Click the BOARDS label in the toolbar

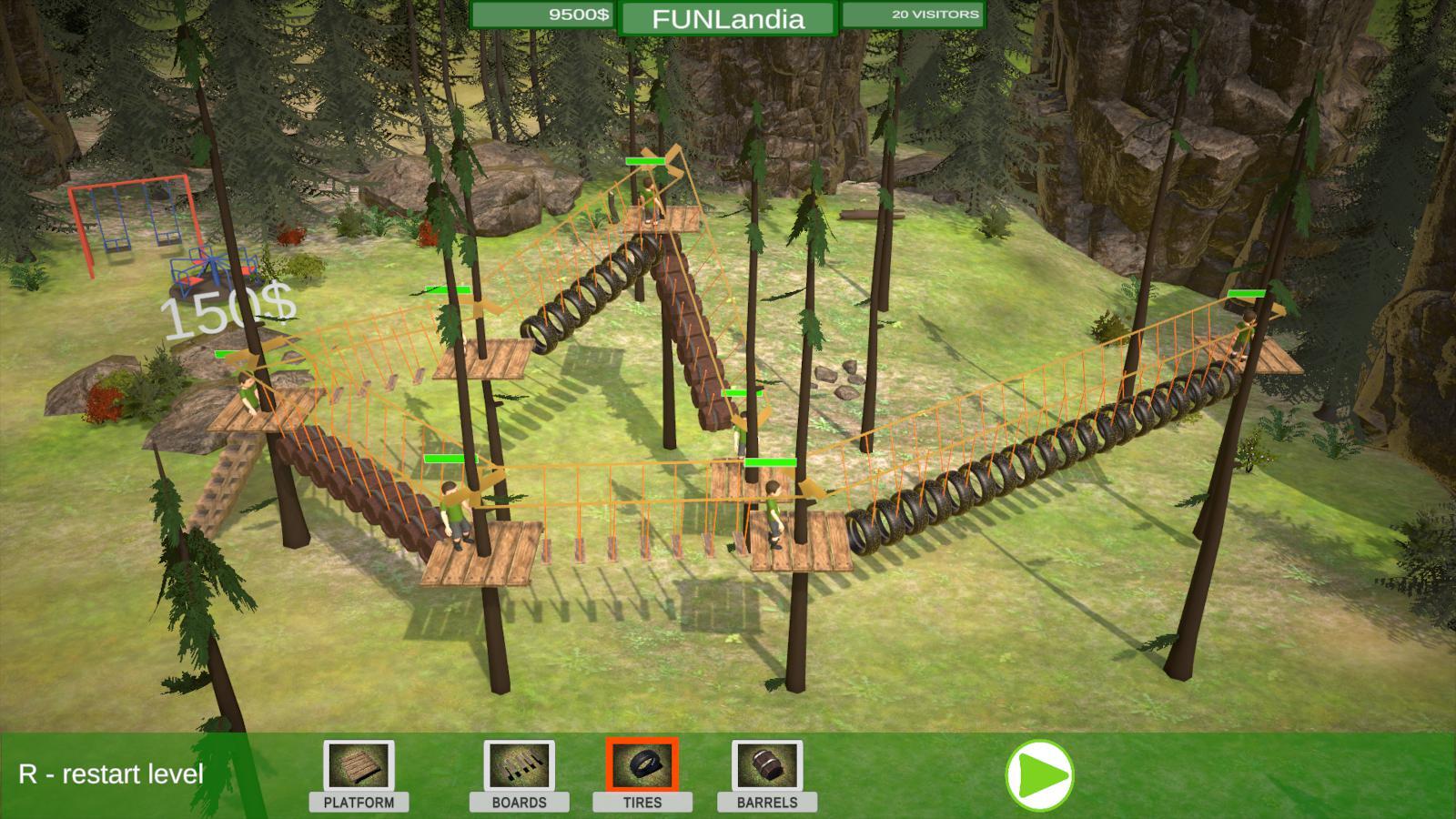tap(521, 804)
